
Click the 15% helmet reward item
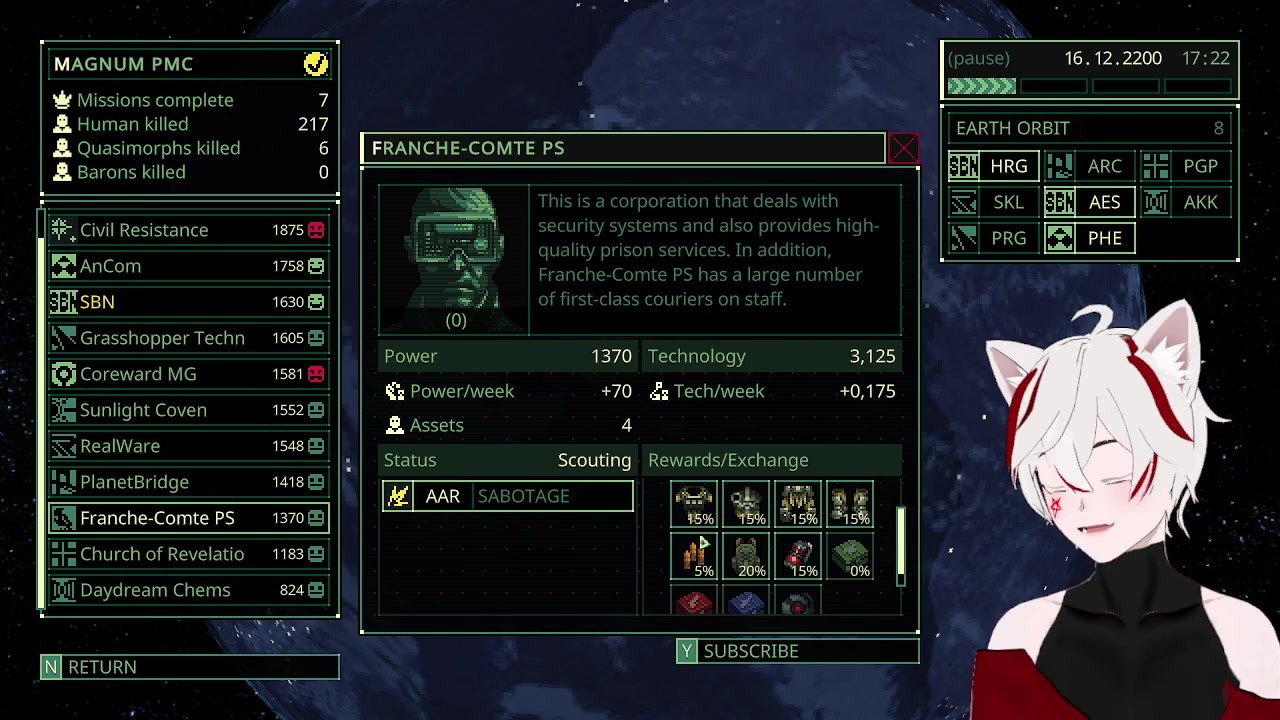746,504
